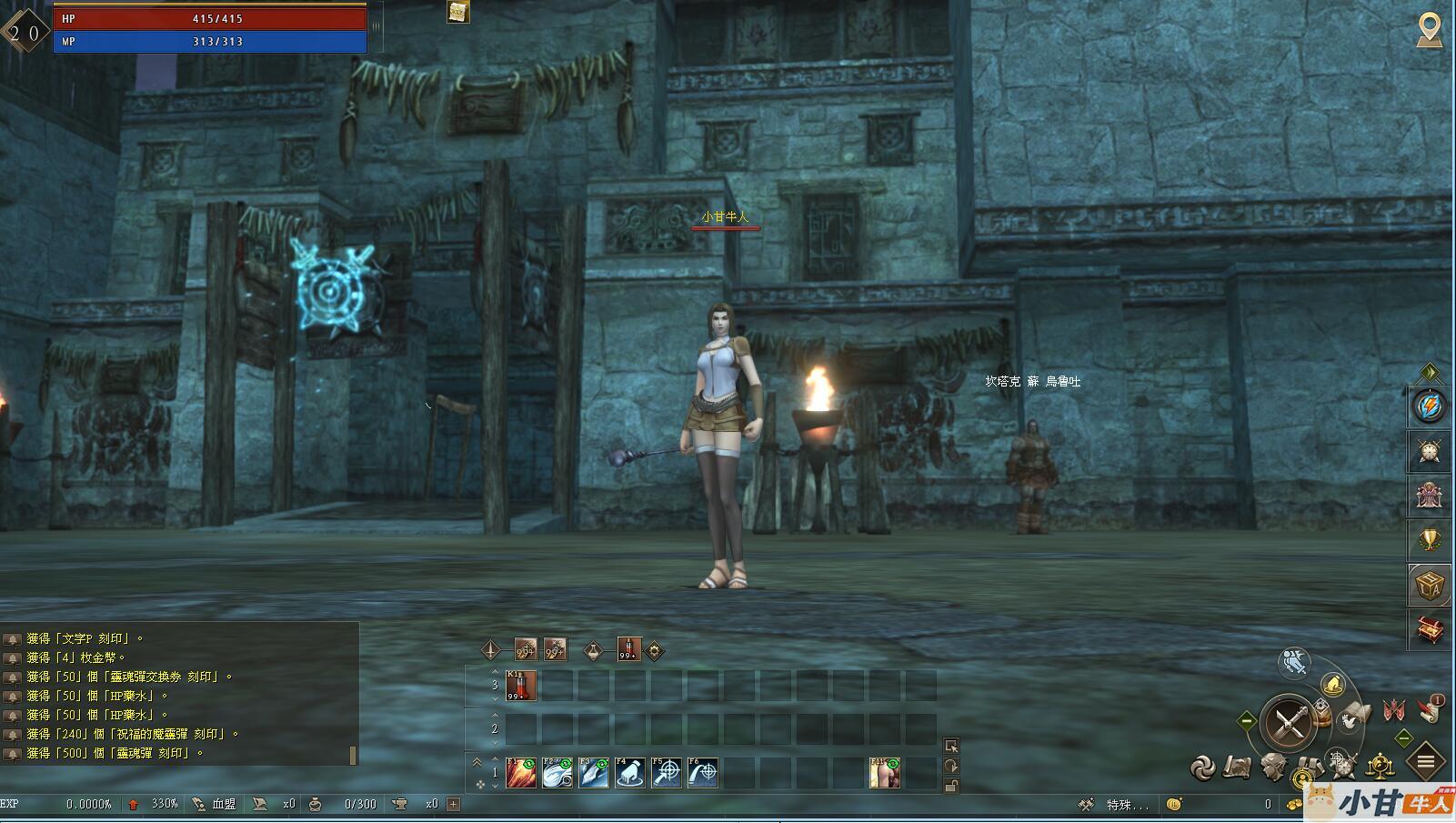Open the yellow mail note icon
This screenshot has height=823, width=1456.
[x=458, y=12]
